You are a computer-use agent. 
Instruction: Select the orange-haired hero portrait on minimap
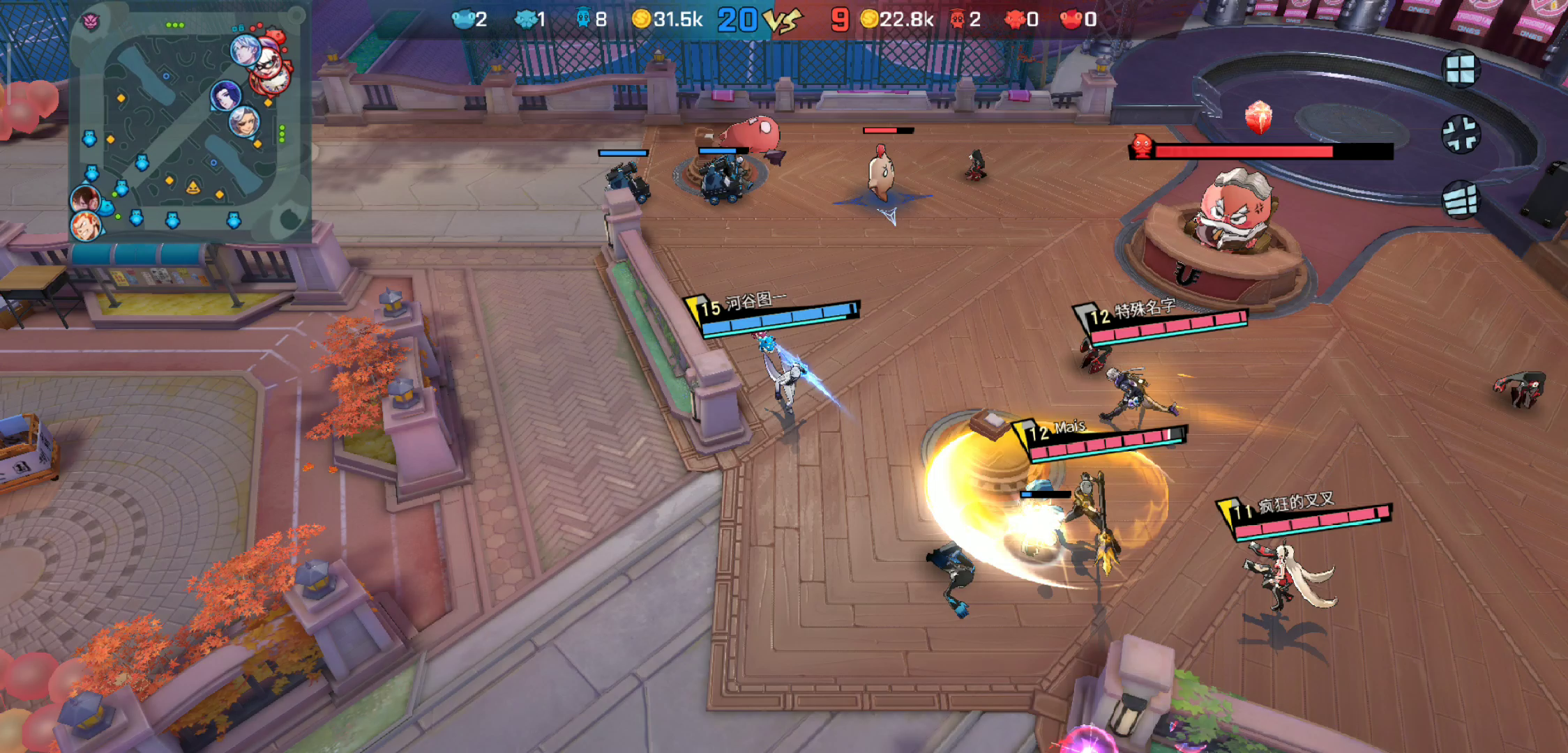pos(85,226)
